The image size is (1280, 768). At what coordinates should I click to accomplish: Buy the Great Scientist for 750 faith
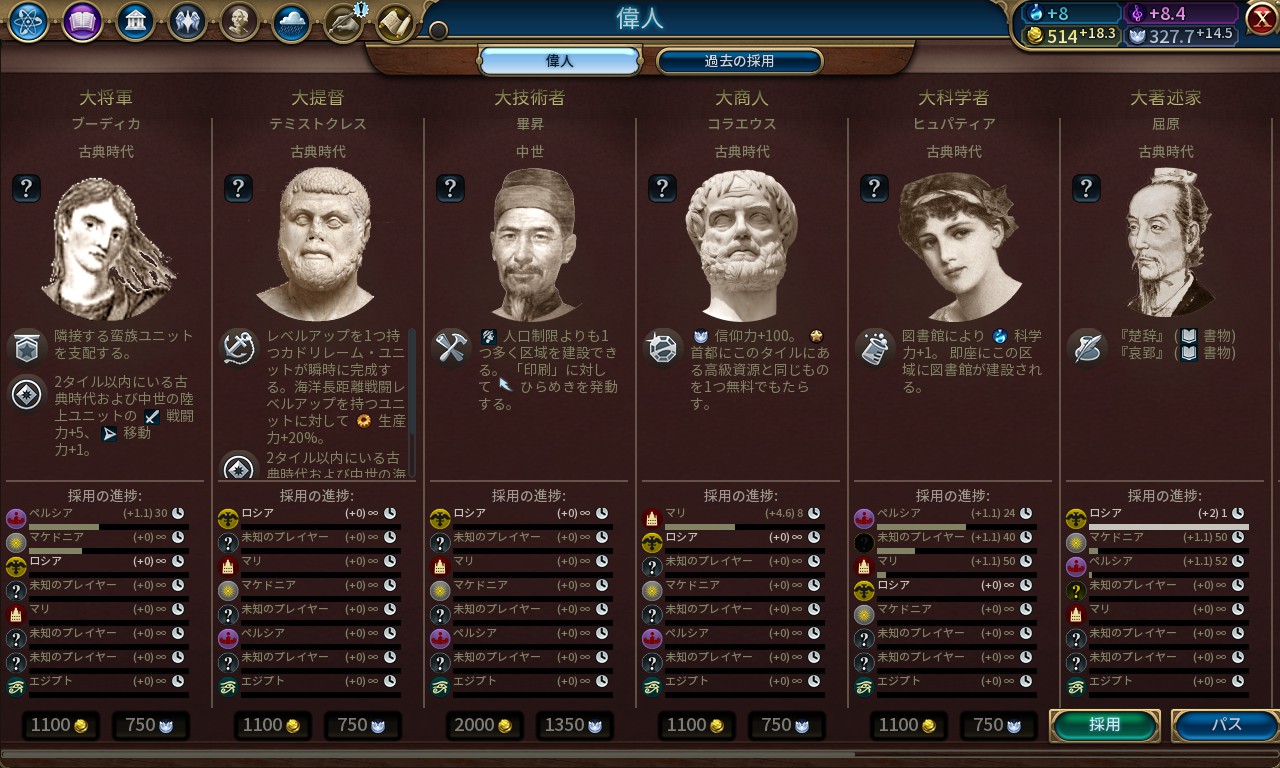[998, 725]
